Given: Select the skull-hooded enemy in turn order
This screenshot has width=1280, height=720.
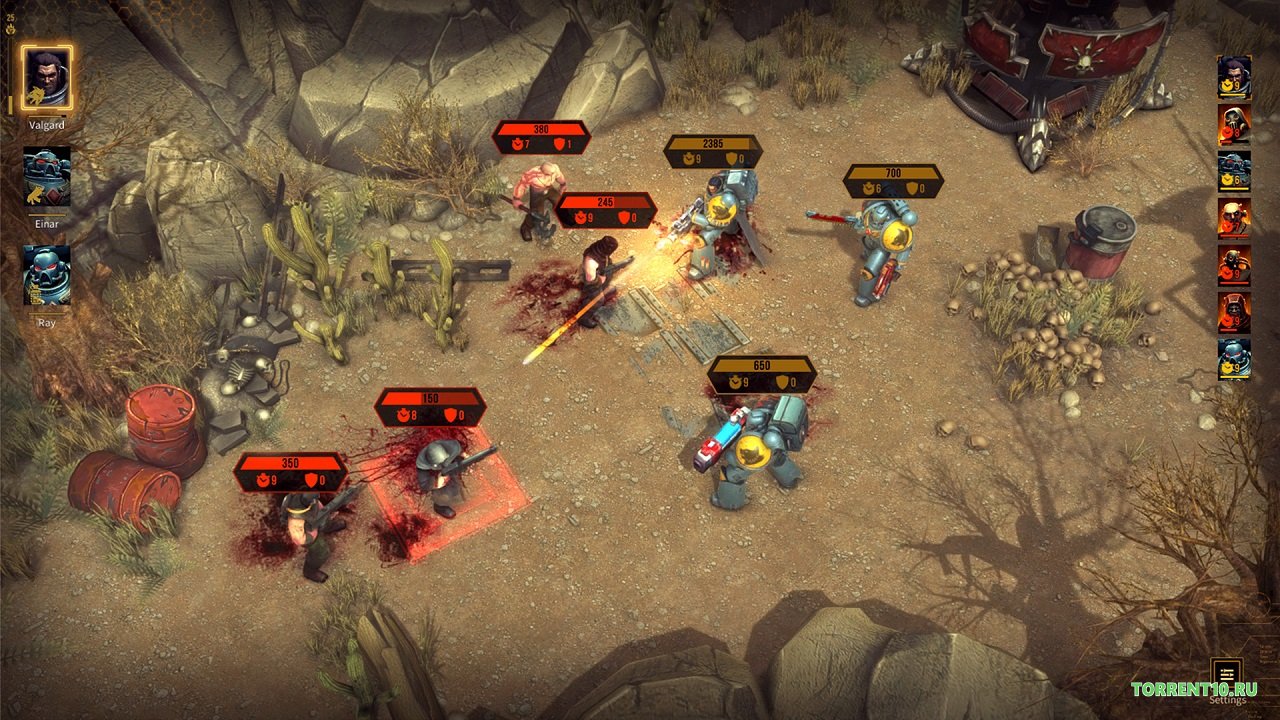Looking at the screenshot, I should [1234, 125].
